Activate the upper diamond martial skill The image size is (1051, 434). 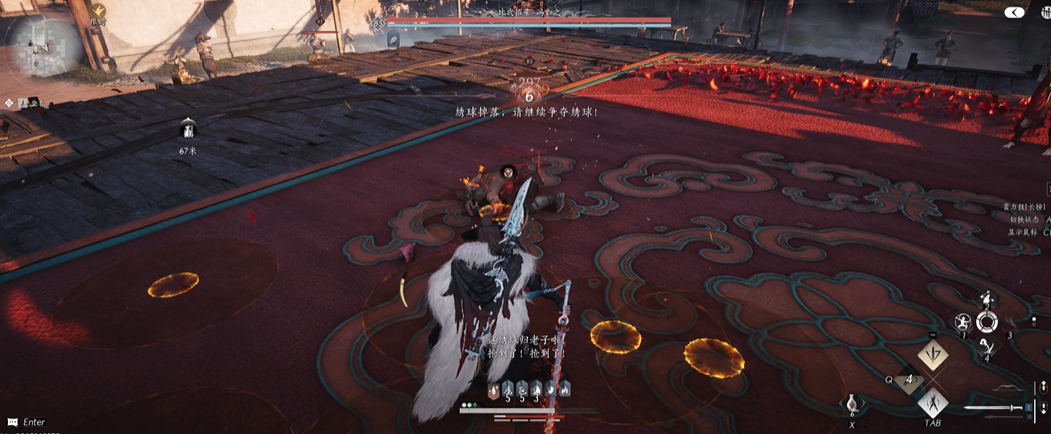point(932,355)
